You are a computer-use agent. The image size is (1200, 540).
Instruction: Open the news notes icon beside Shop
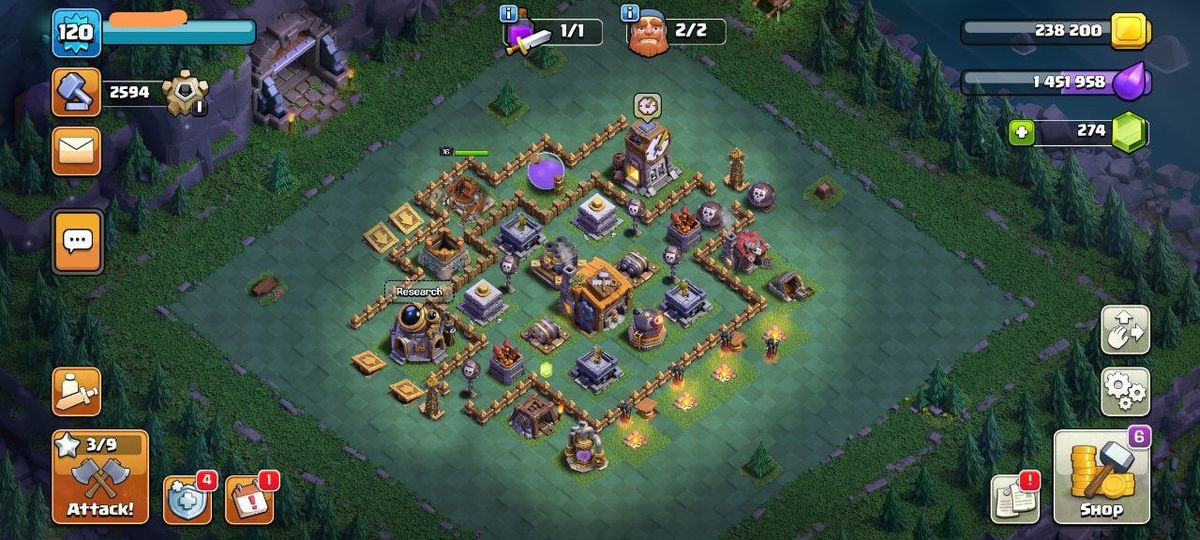(x=1014, y=498)
